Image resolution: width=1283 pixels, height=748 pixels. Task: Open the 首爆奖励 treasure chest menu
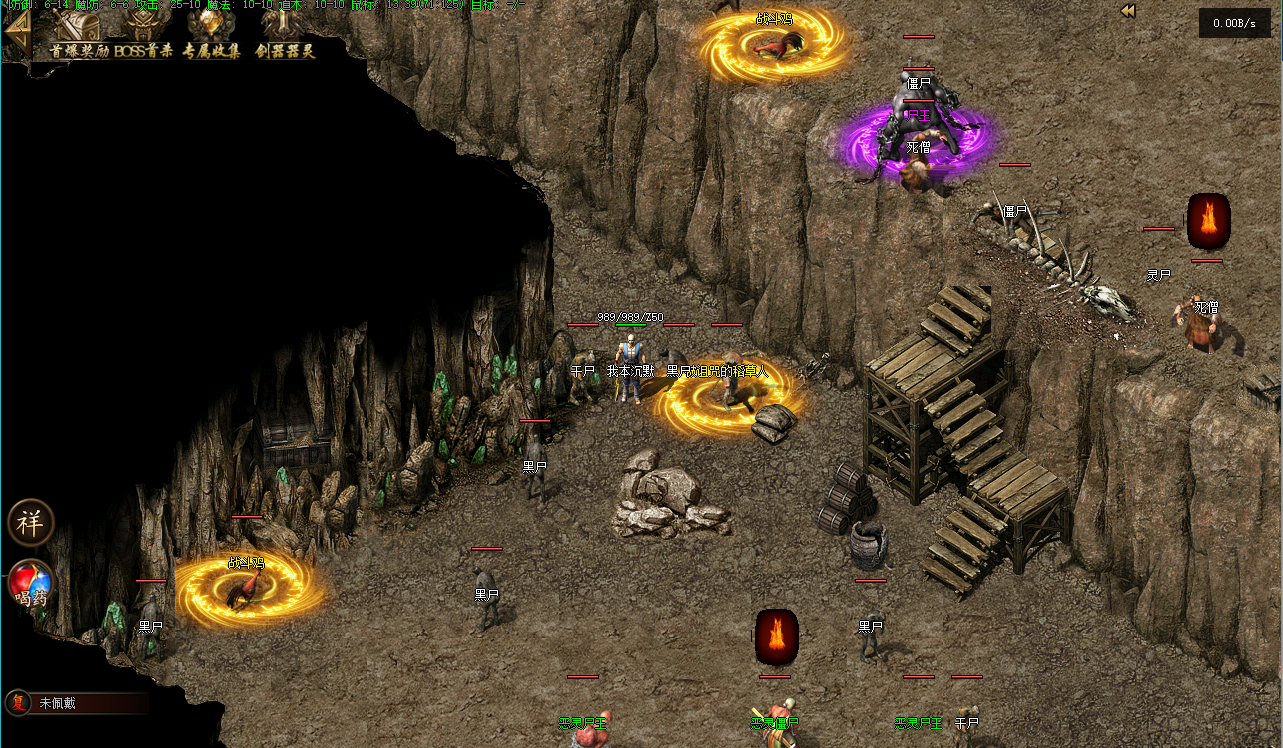(78, 34)
